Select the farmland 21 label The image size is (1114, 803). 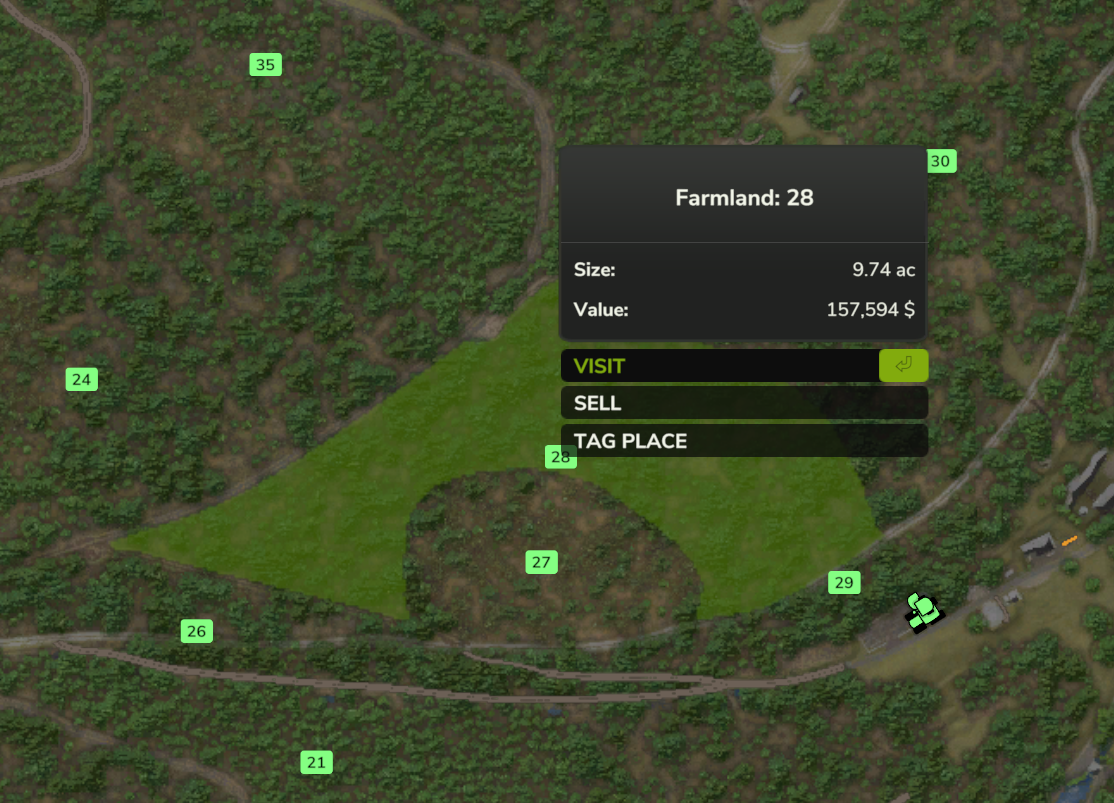[x=316, y=763]
